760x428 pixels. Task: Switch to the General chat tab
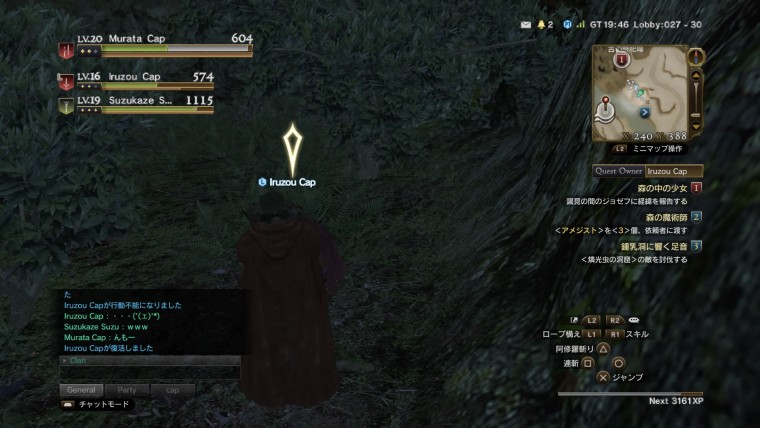tap(82, 389)
